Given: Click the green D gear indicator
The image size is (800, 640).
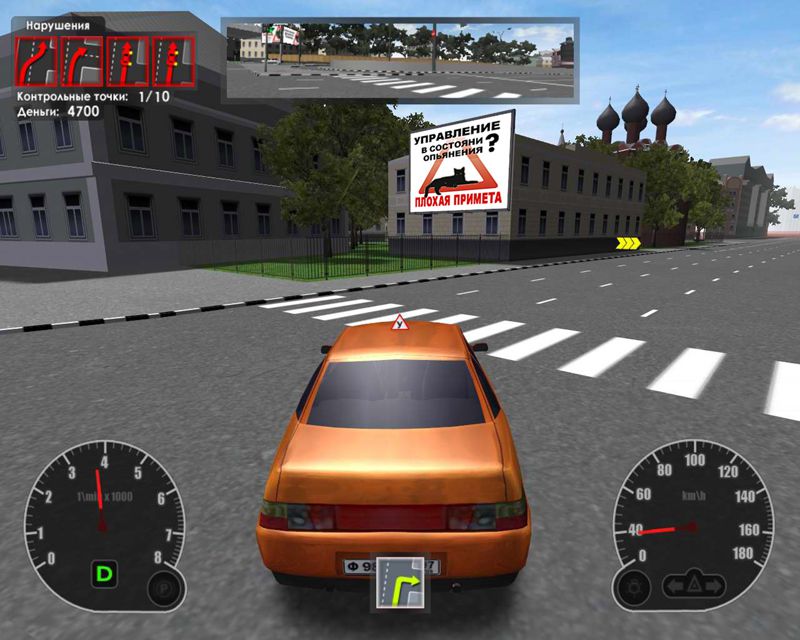Looking at the screenshot, I should (x=103, y=574).
